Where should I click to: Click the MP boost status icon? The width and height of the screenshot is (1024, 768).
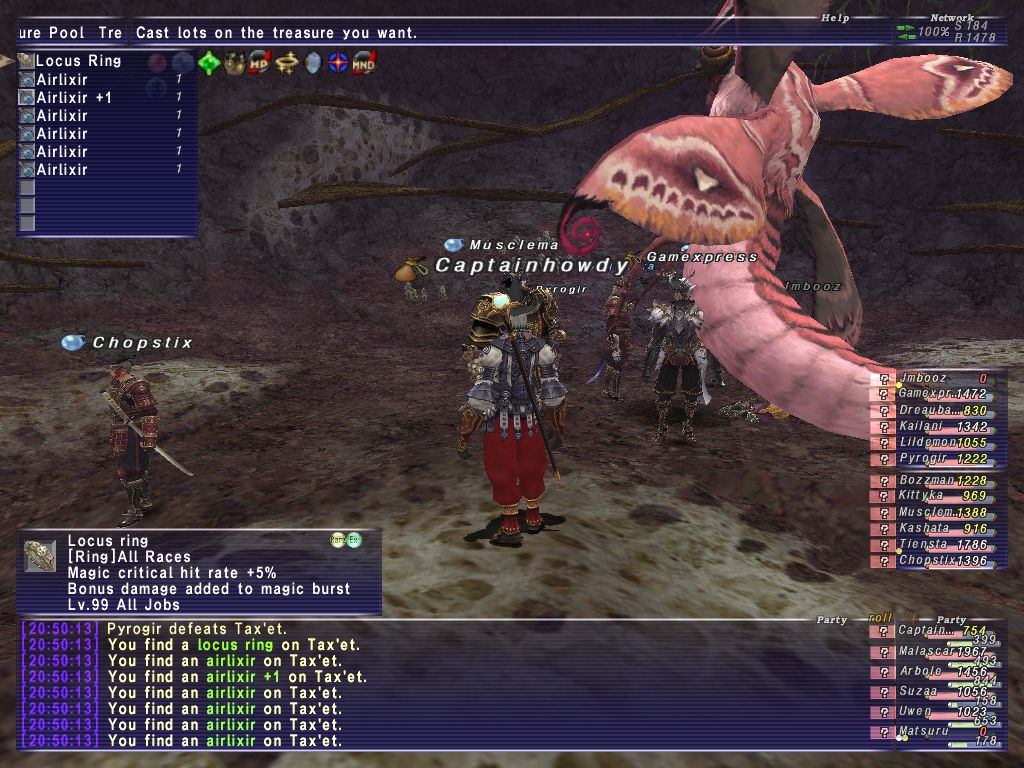coord(260,63)
